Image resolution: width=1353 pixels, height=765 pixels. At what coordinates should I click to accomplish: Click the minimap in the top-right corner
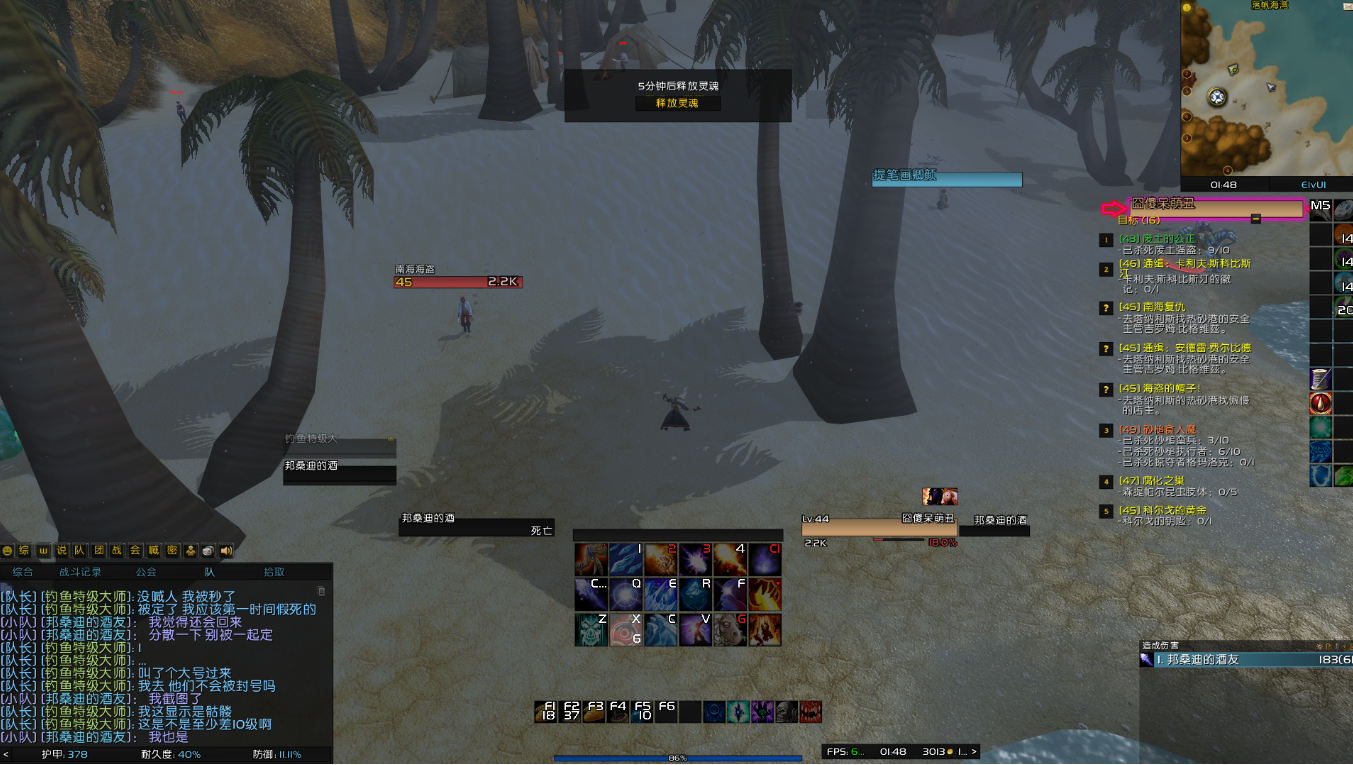[x=1265, y=88]
